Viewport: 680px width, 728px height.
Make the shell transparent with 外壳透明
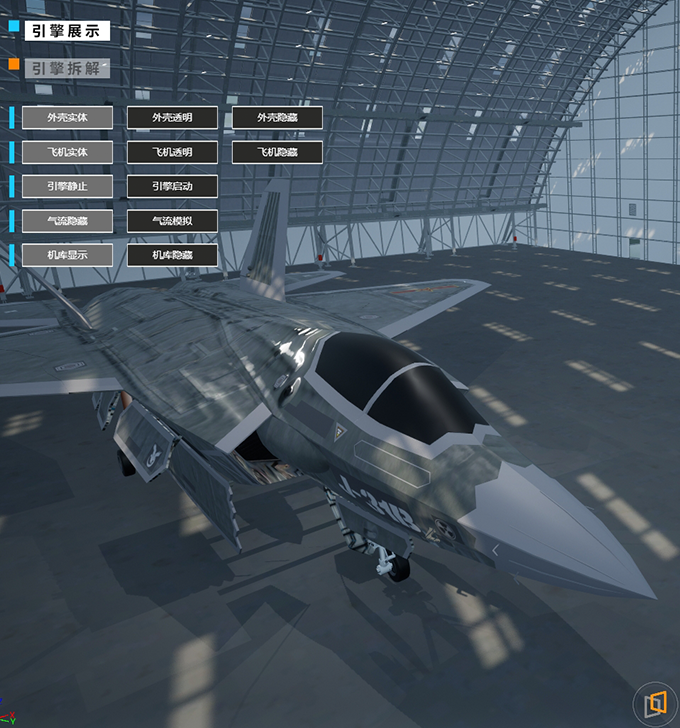click(x=172, y=118)
